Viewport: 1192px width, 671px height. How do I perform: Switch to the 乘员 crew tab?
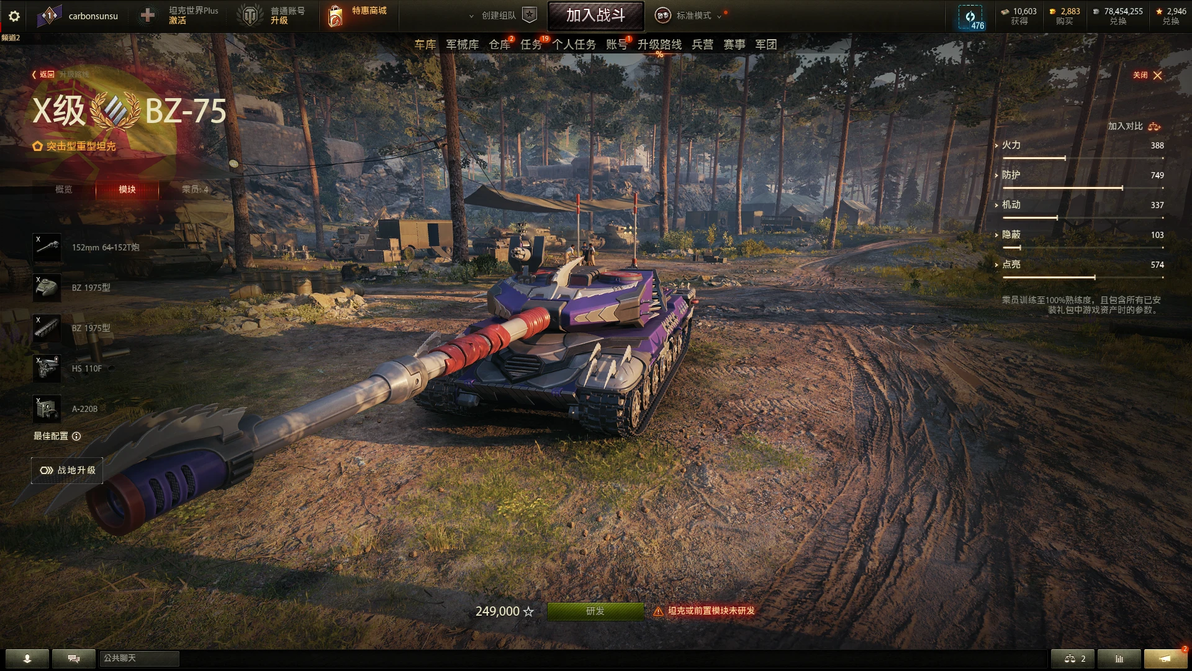[193, 189]
